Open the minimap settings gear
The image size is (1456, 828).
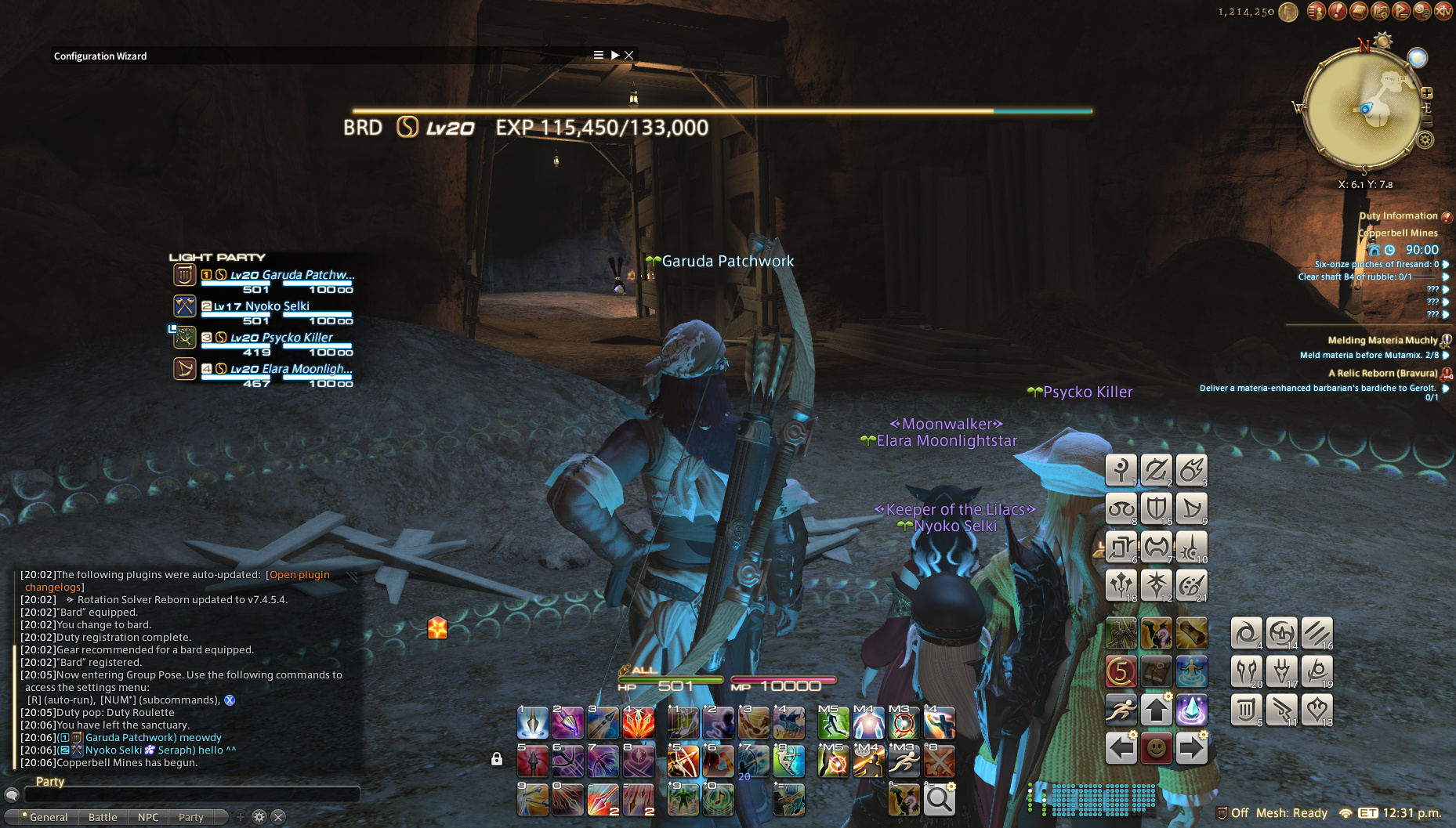[1425, 140]
